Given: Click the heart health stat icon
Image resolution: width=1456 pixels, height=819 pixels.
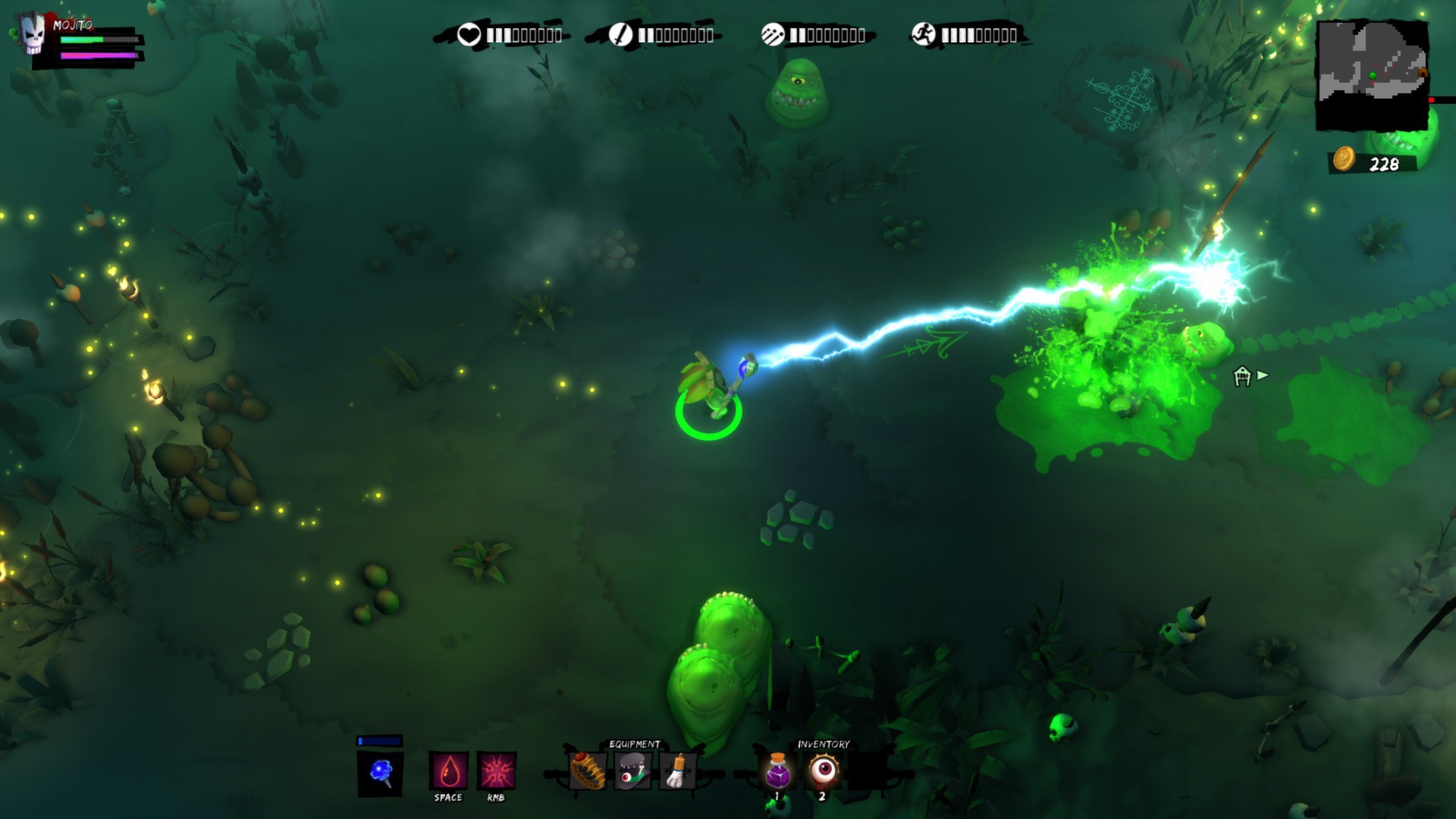Looking at the screenshot, I should 470,33.
